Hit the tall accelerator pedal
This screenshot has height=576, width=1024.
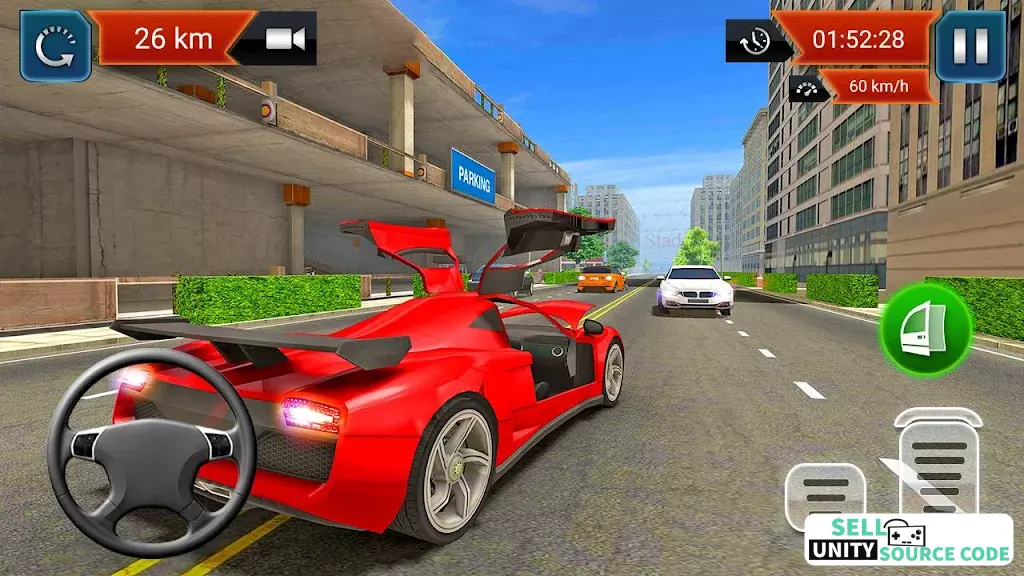[x=938, y=462]
